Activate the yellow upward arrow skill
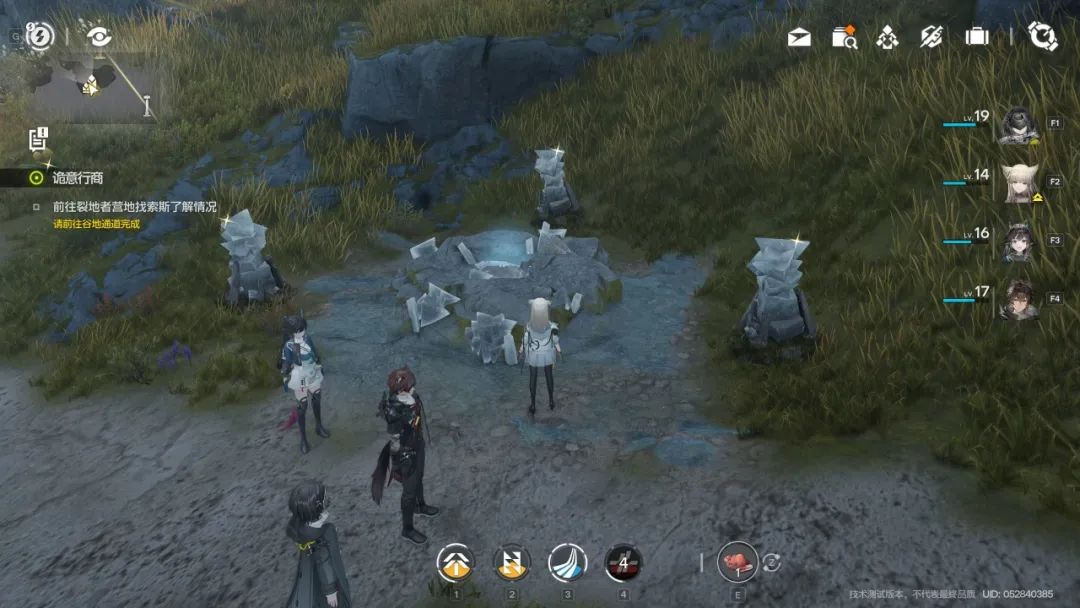The height and width of the screenshot is (608, 1080). pos(456,563)
